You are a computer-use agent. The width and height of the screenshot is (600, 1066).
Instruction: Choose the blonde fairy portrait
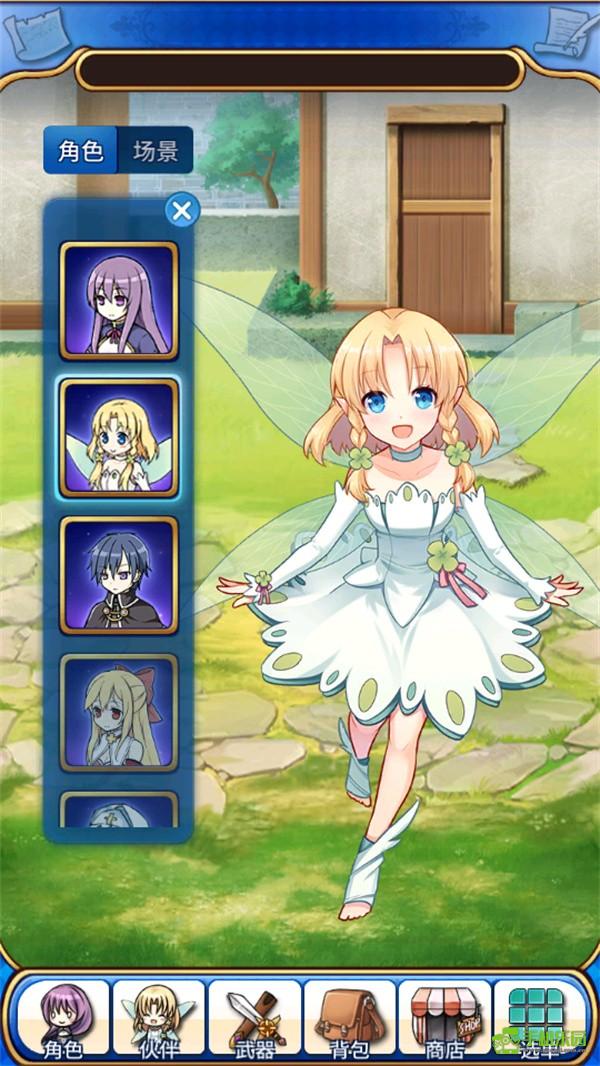click(x=119, y=438)
